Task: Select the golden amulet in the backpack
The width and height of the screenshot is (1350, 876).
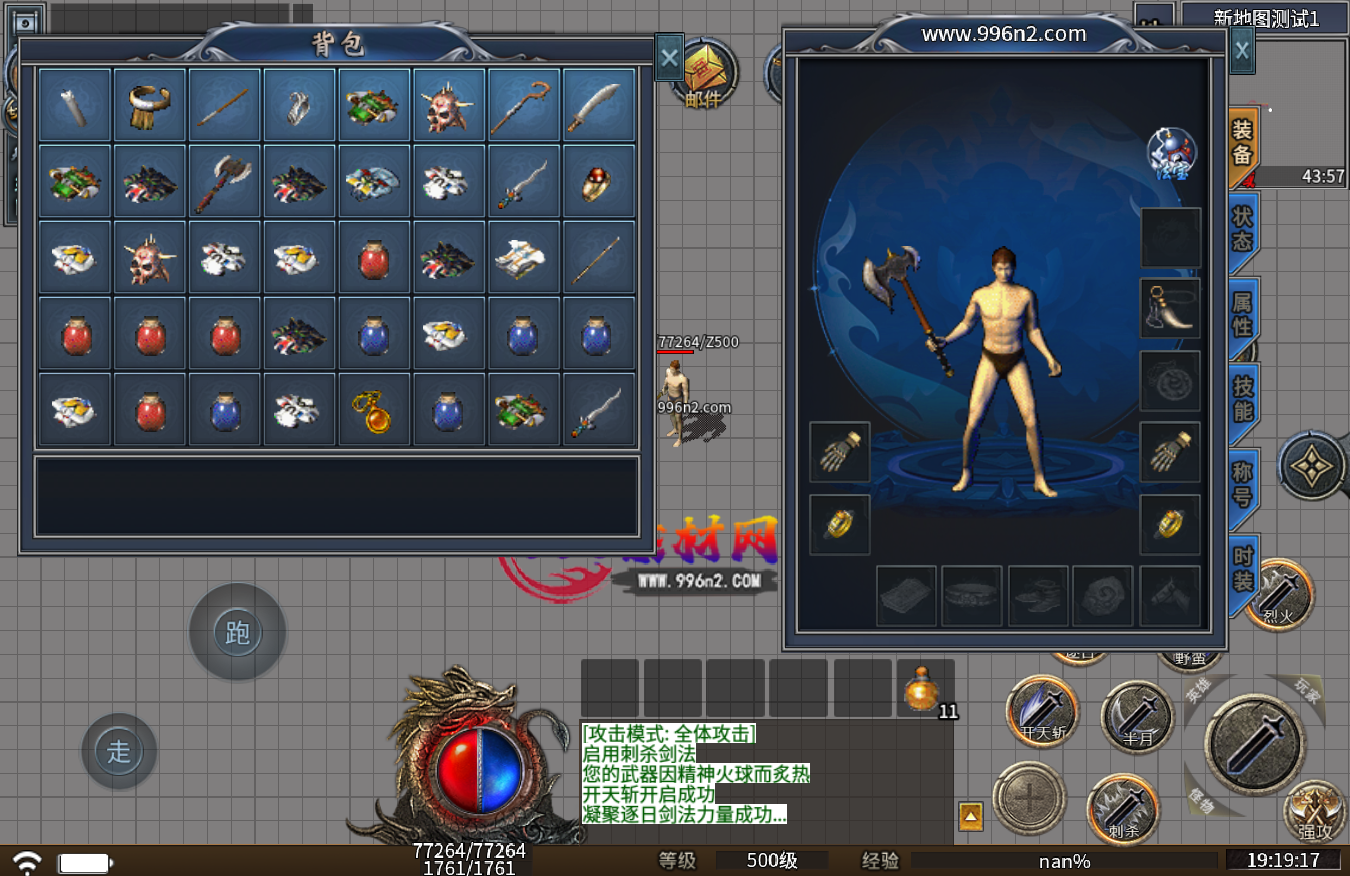Action: [374, 409]
